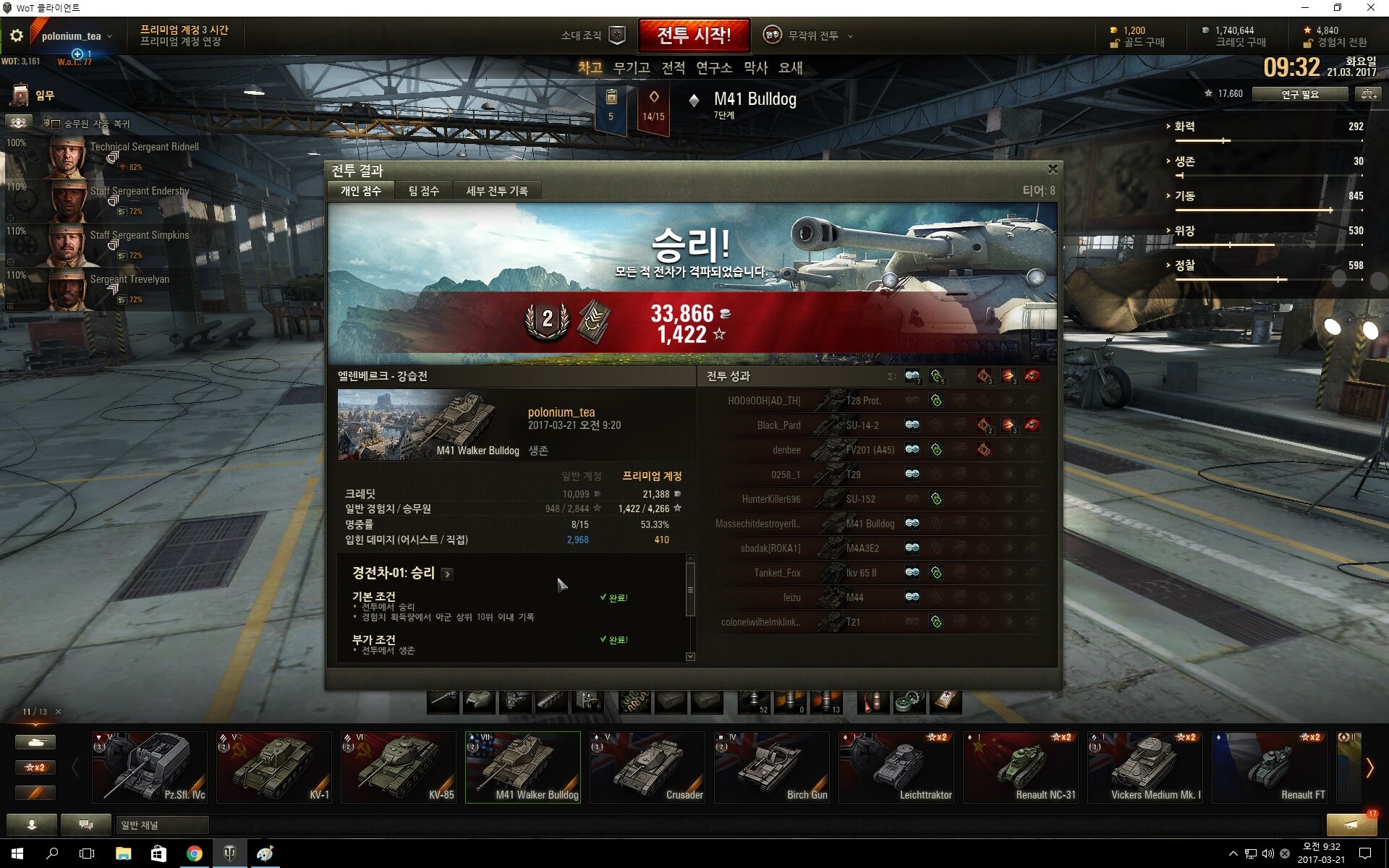Open the game settings gear
Viewport: 1389px width, 868px height.
point(17,35)
